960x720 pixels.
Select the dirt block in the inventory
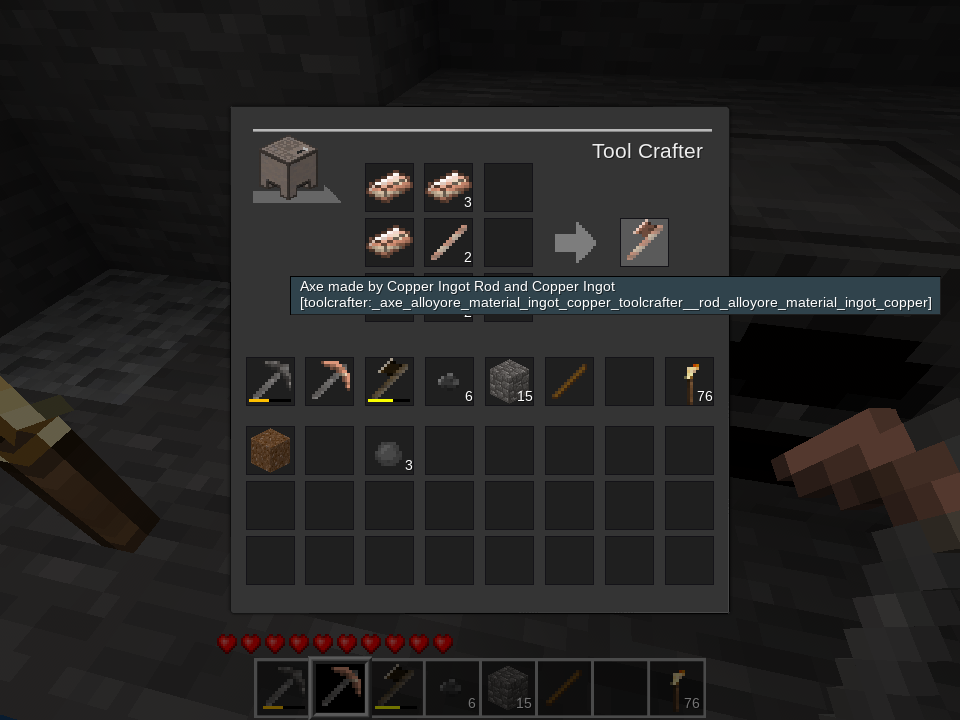270,450
